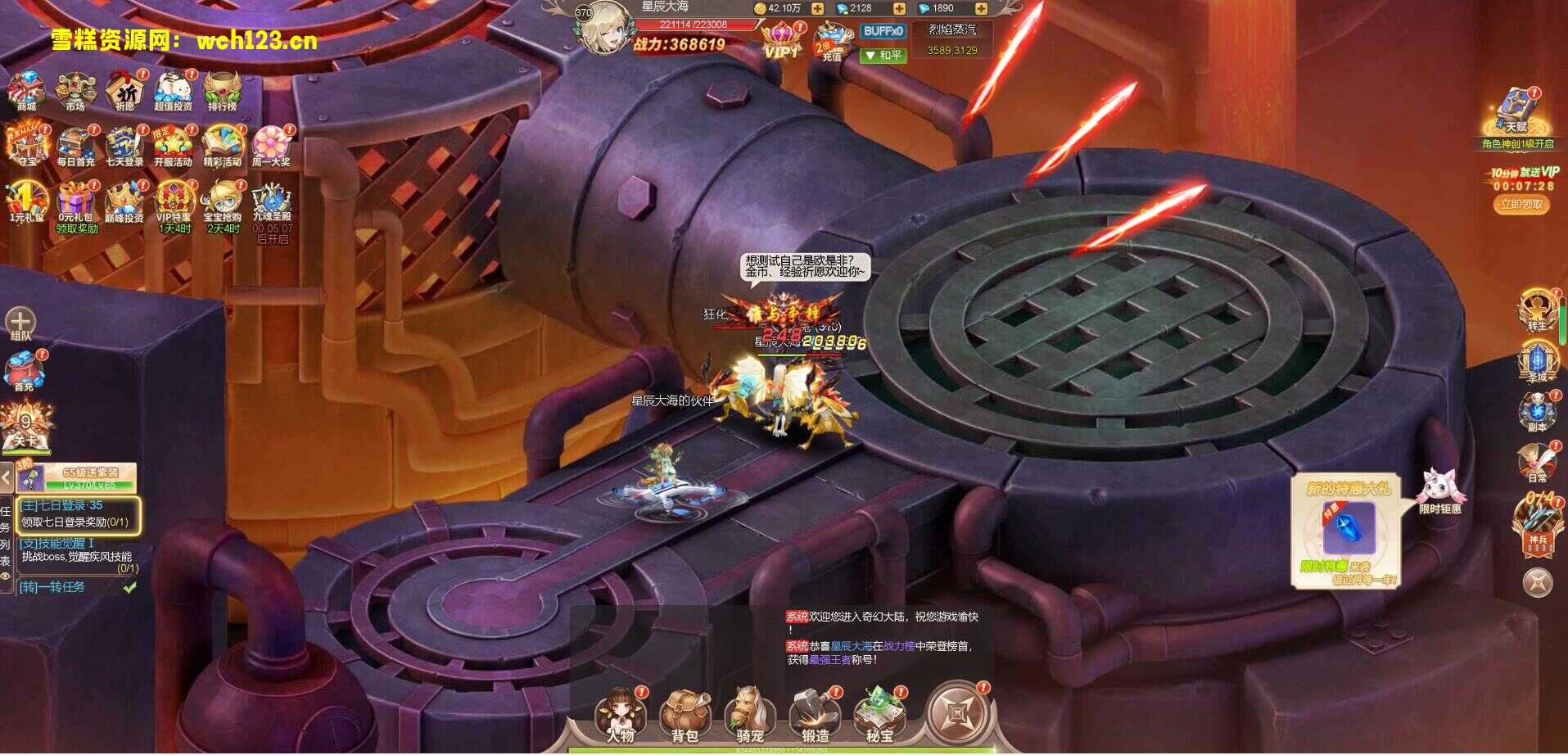
Task: Open the 排行榜 ranking board
Action: click(x=222, y=88)
